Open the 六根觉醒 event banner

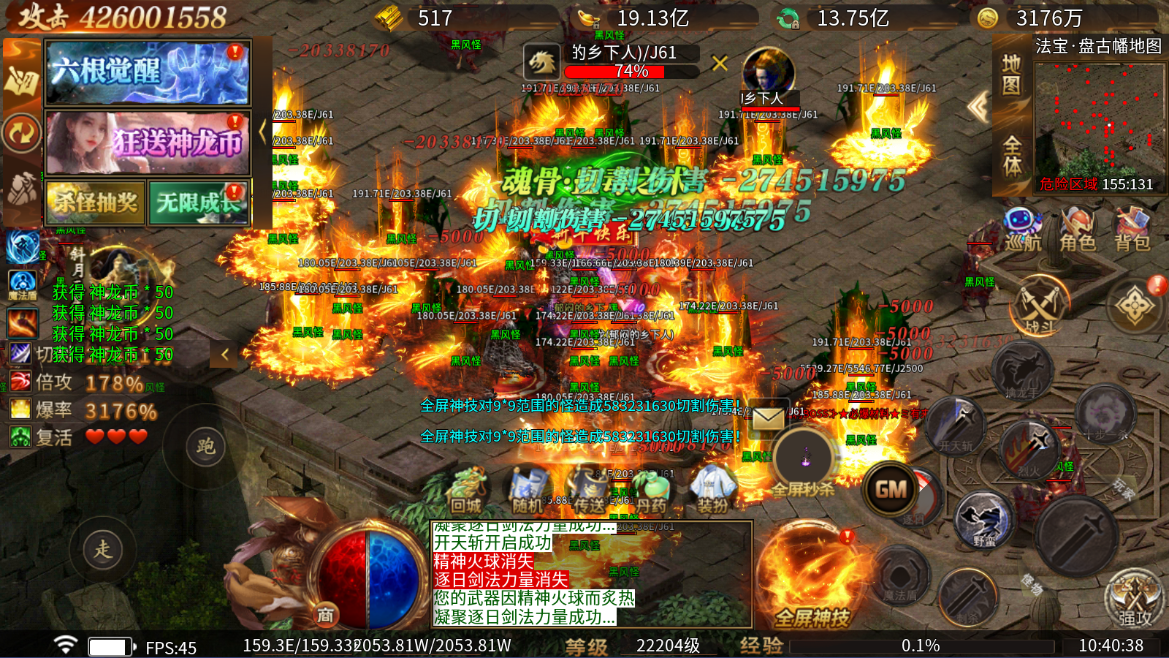(x=146, y=72)
